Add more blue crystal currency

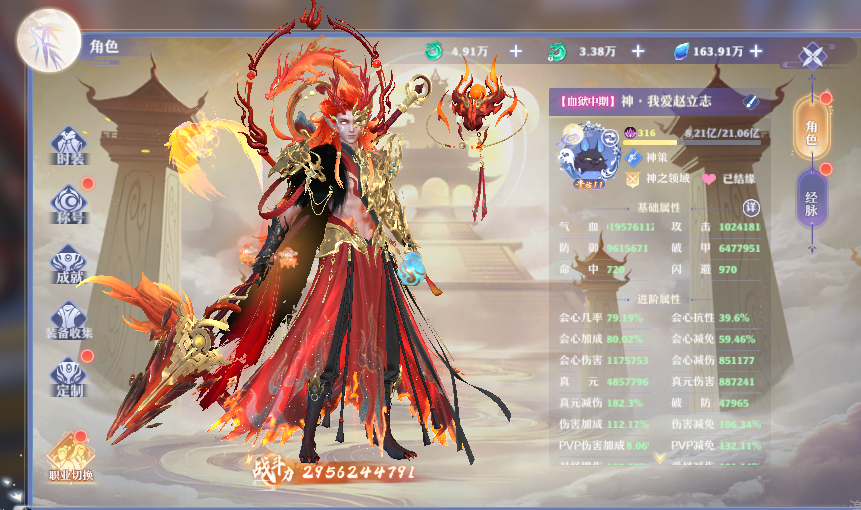click(x=756, y=51)
